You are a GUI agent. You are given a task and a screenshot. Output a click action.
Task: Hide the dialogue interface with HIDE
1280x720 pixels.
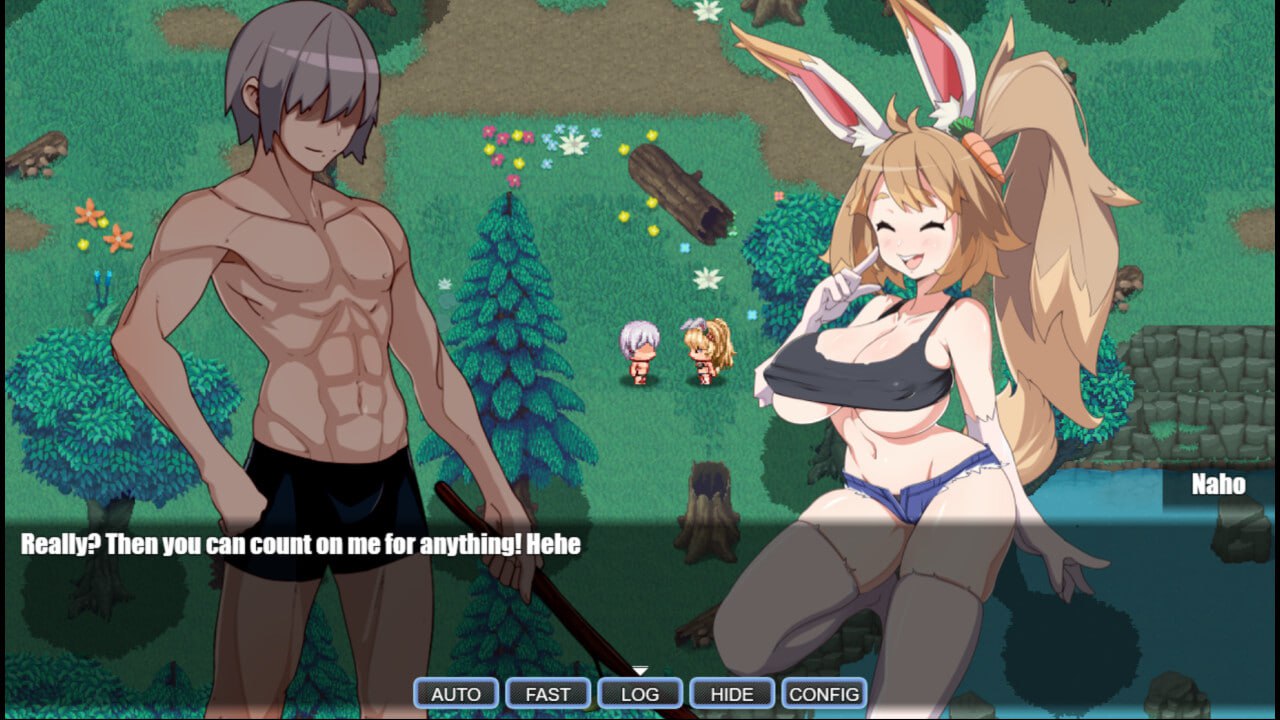[x=732, y=692]
